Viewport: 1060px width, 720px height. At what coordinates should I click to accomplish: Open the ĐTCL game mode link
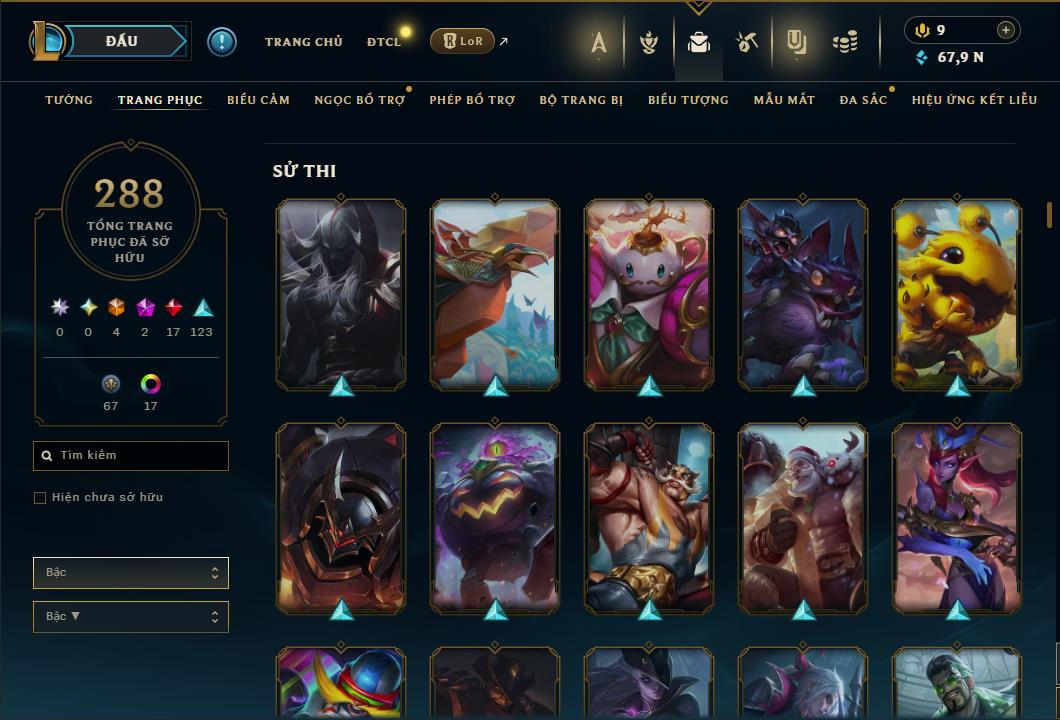pyautogui.click(x=383, y=42)
